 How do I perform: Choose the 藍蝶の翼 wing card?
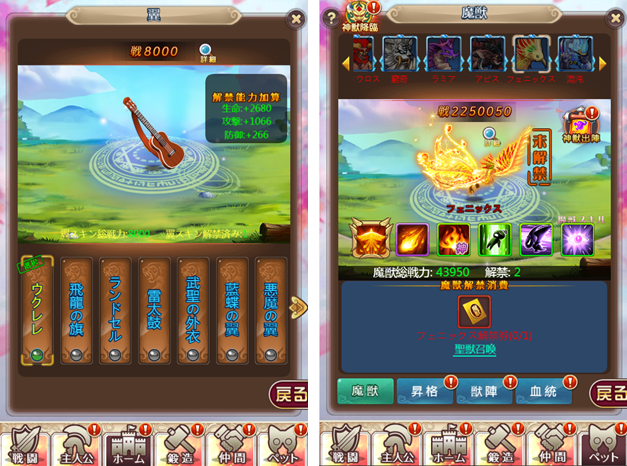(231, 310)
